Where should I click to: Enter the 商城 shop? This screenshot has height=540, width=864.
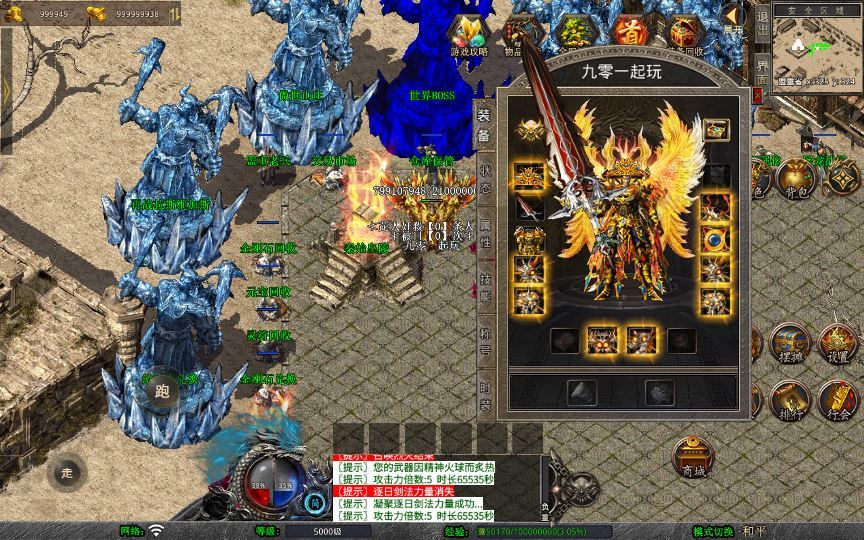pos(692,457)
